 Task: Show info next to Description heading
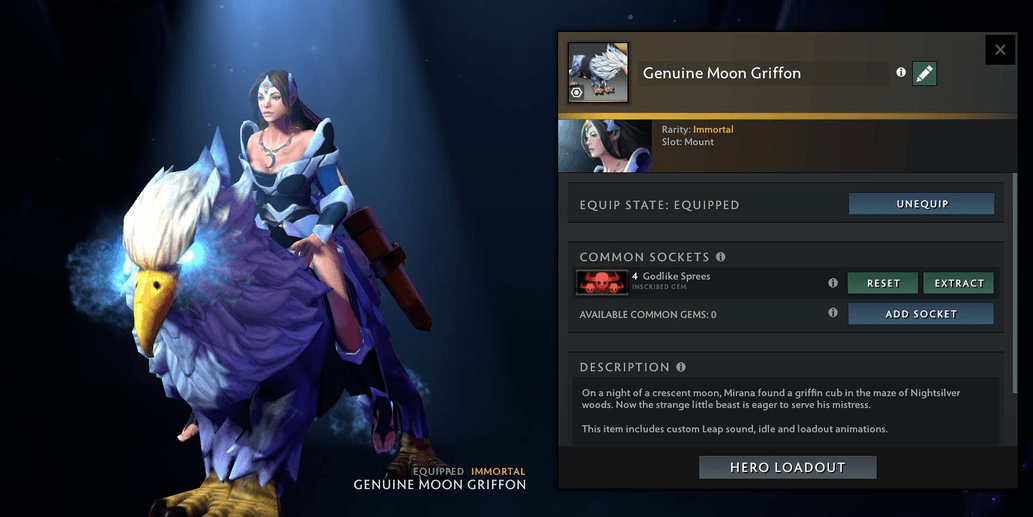[x=681, y=367]
